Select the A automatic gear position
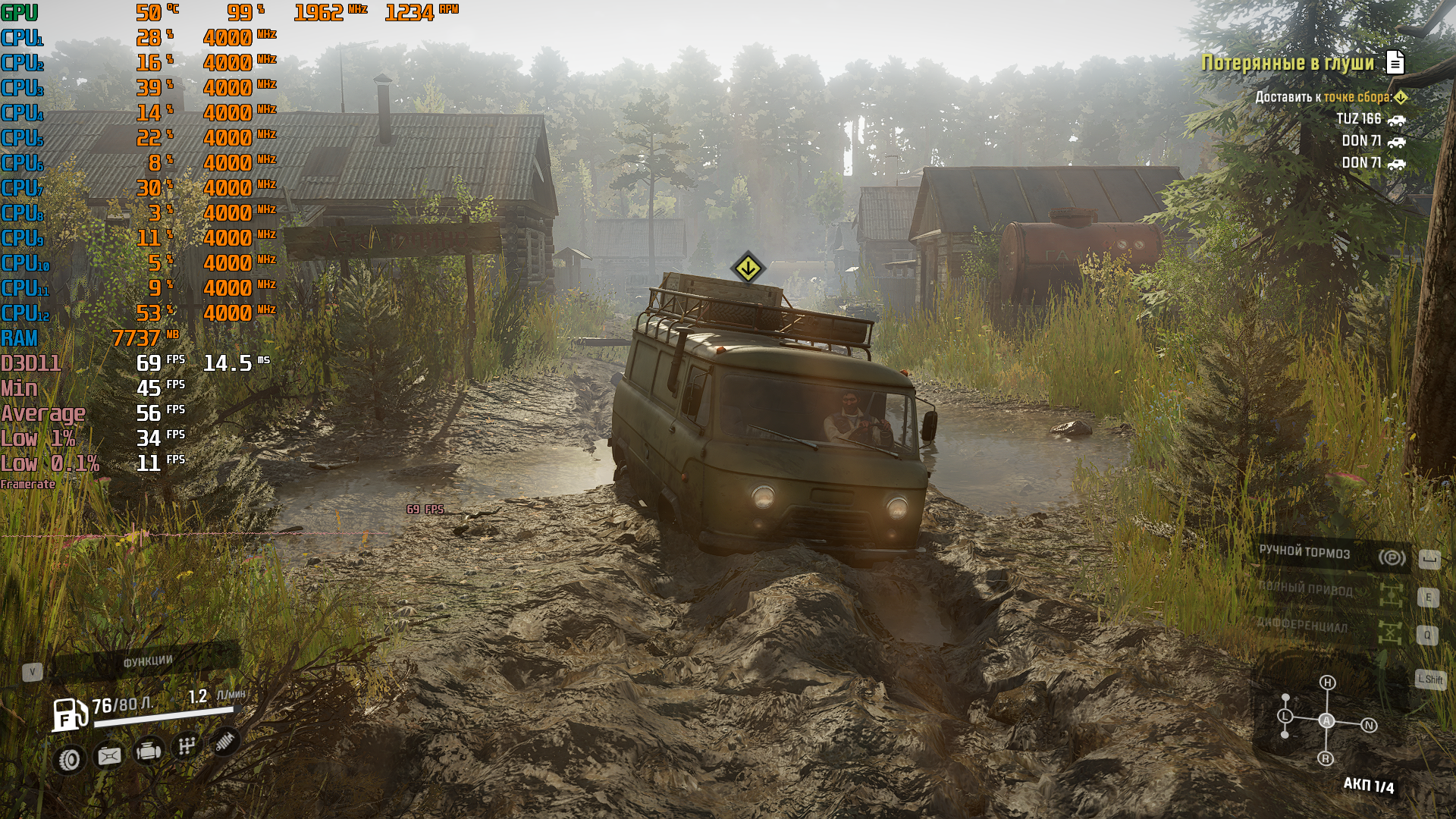Image resolution: width=1456 pixels, height=819 pixels. coord(1326,720)
